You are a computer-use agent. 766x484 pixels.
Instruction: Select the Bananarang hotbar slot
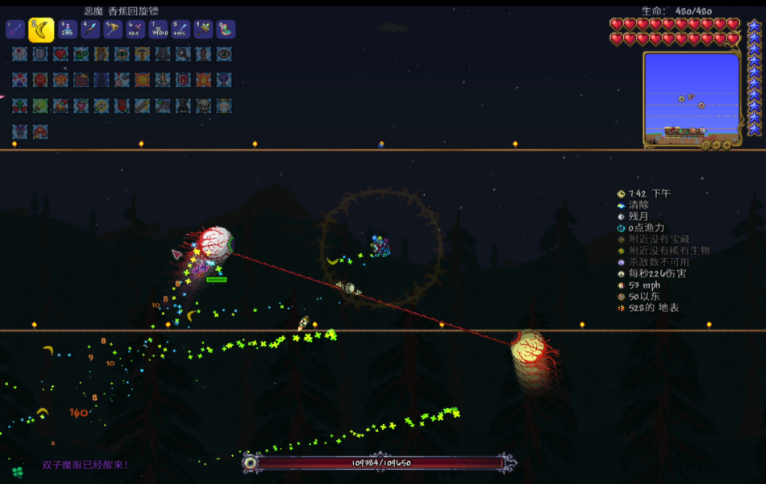(x=41, y=29)
